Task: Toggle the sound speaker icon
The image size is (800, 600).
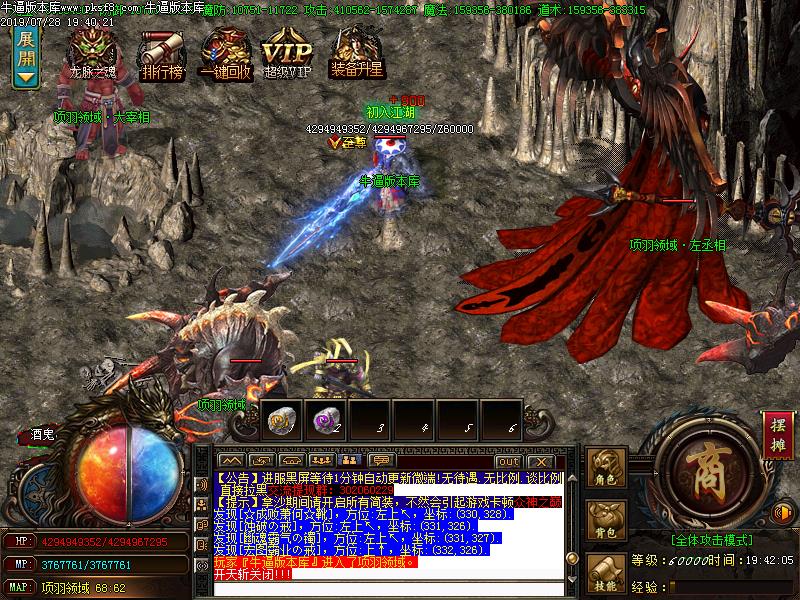Action: [782, 514]
